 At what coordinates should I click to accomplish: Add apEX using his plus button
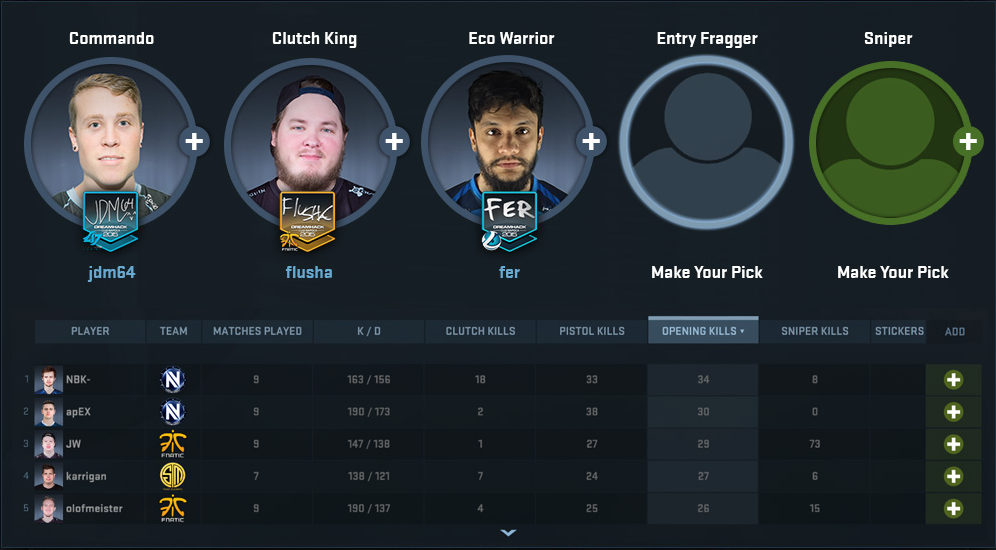pyautogui.click(x=953, y=412)
